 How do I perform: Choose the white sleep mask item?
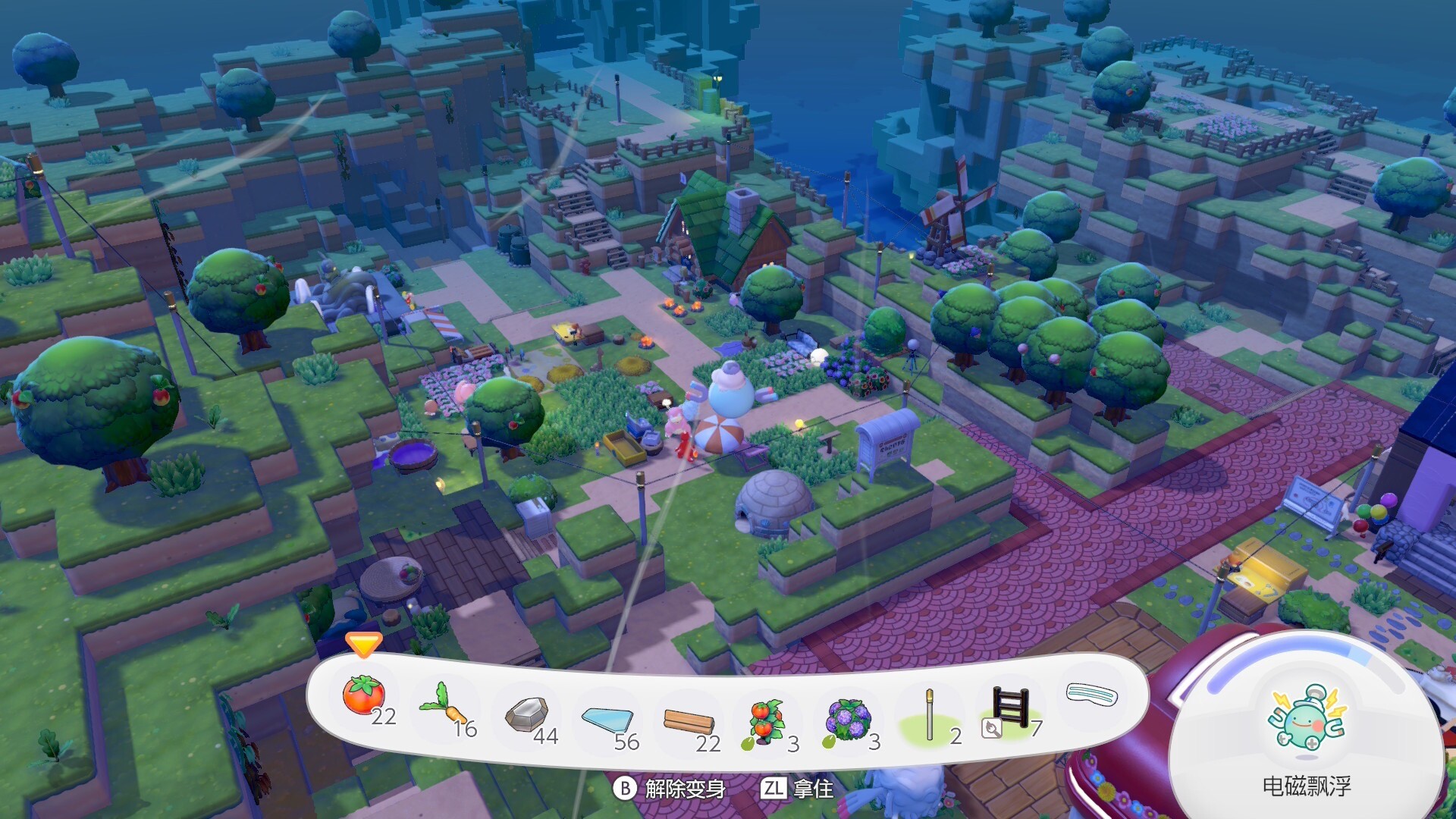point(1092,694)
